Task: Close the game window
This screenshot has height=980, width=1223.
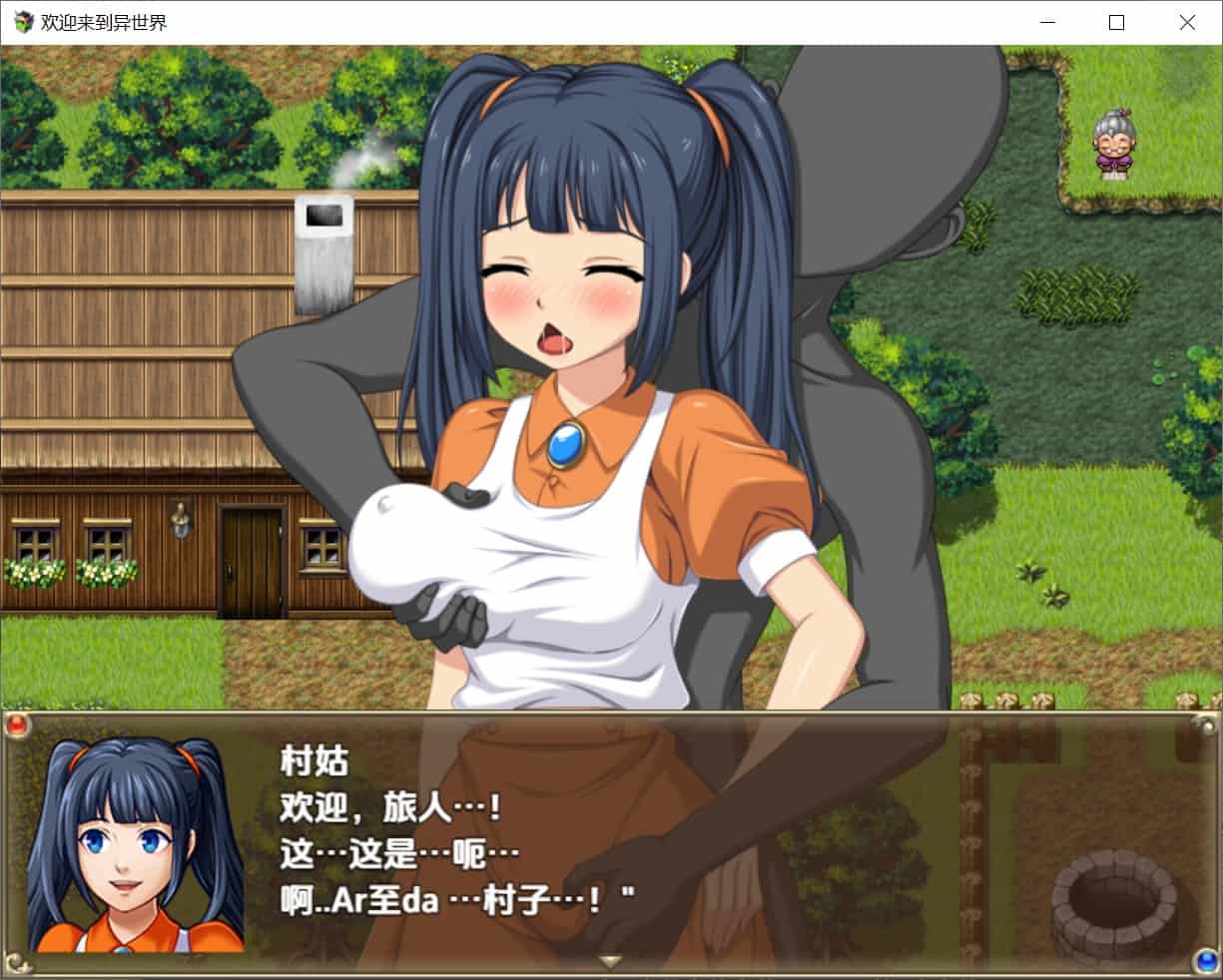Action: [x=1186, y=23]
